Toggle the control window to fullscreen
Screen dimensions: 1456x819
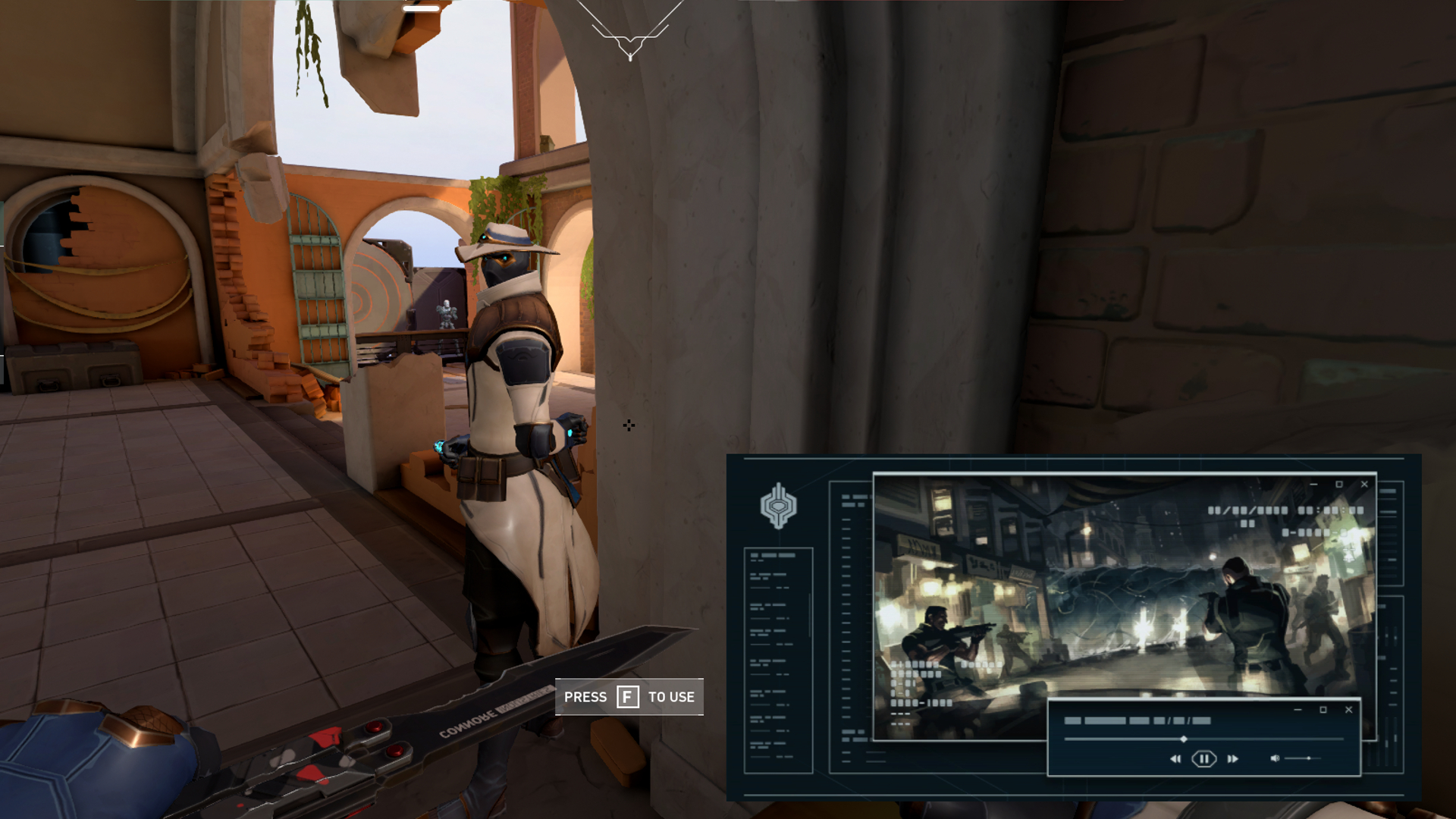1324,710
